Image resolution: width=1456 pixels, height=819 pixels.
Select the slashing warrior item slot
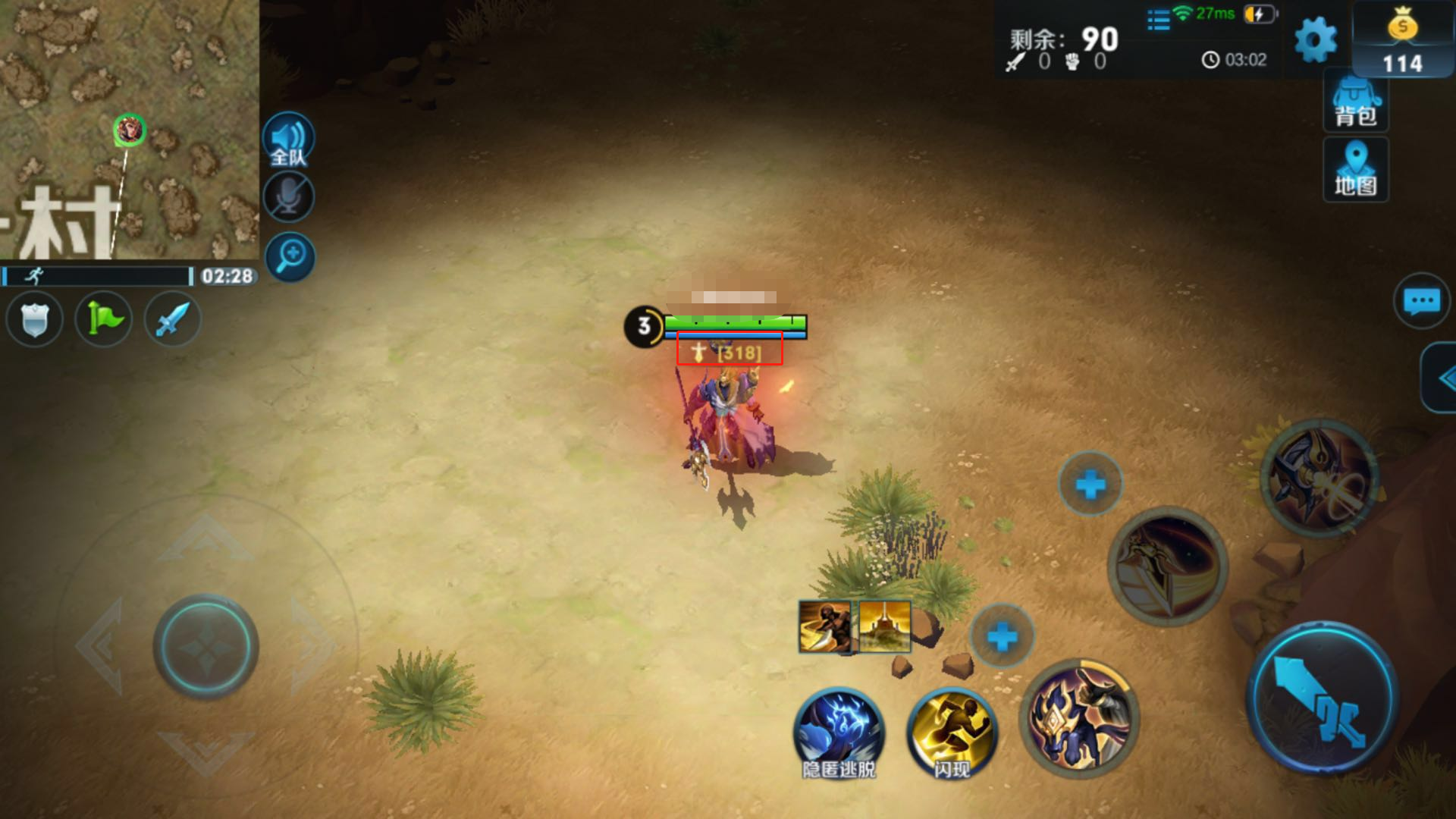tap(824, 626)
